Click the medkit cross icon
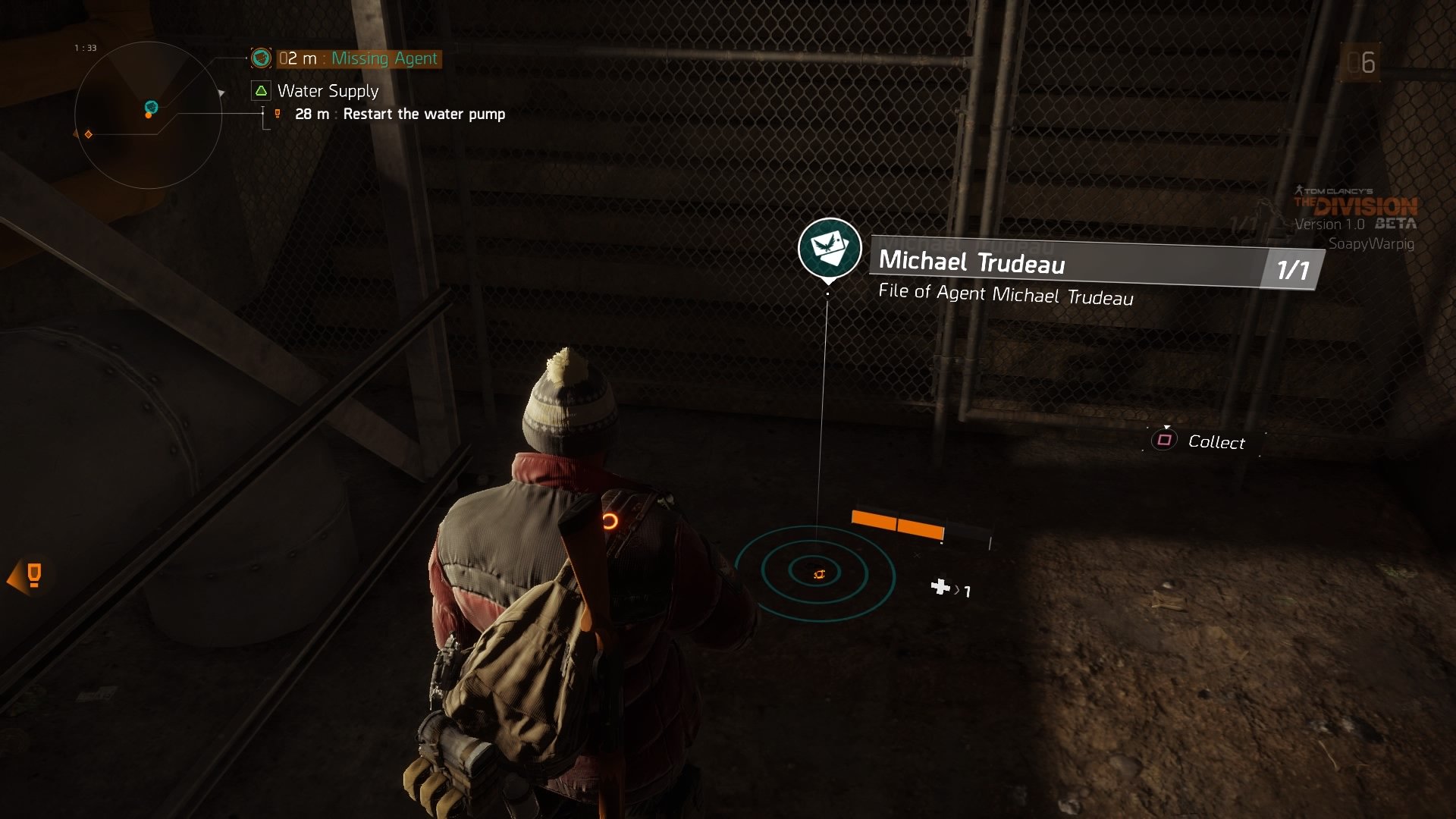The width and height of the screenshot is (1456, 819). pos(940,587)
